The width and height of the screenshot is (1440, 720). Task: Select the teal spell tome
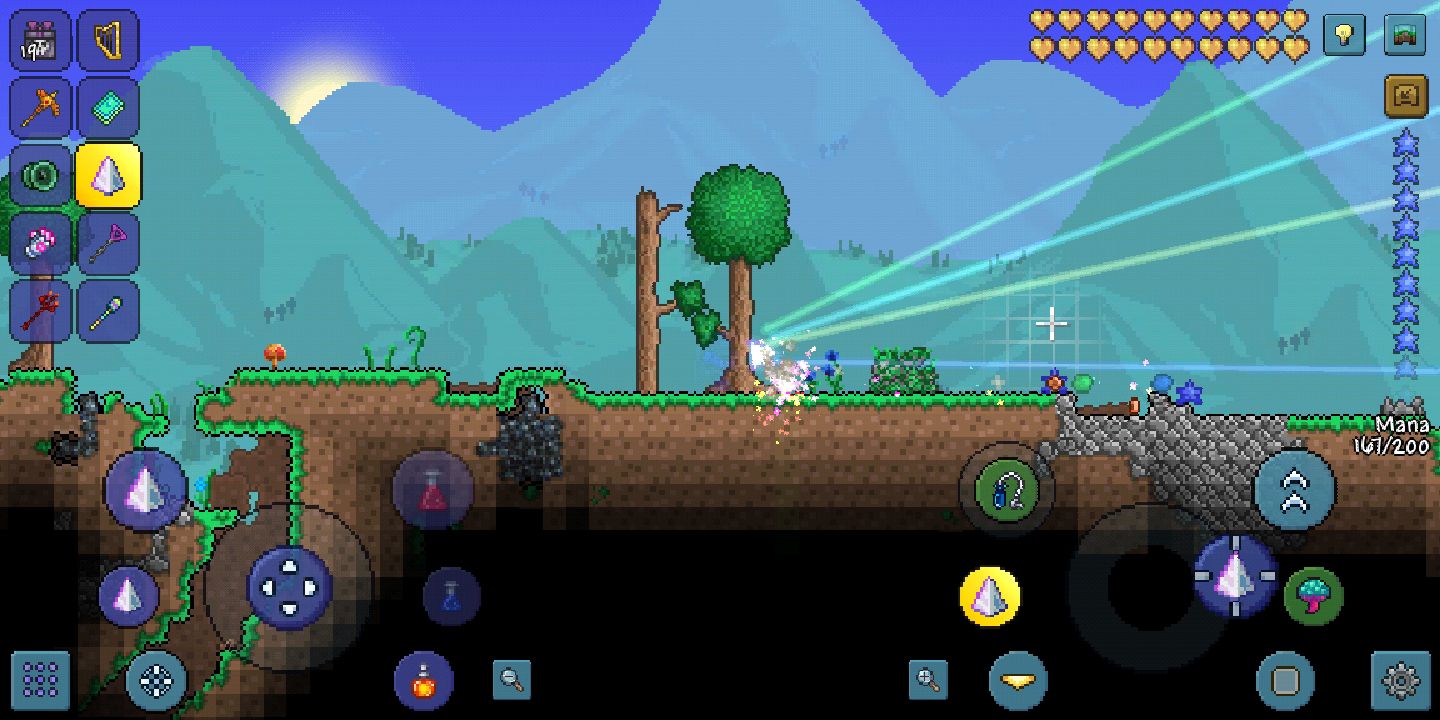108,108
